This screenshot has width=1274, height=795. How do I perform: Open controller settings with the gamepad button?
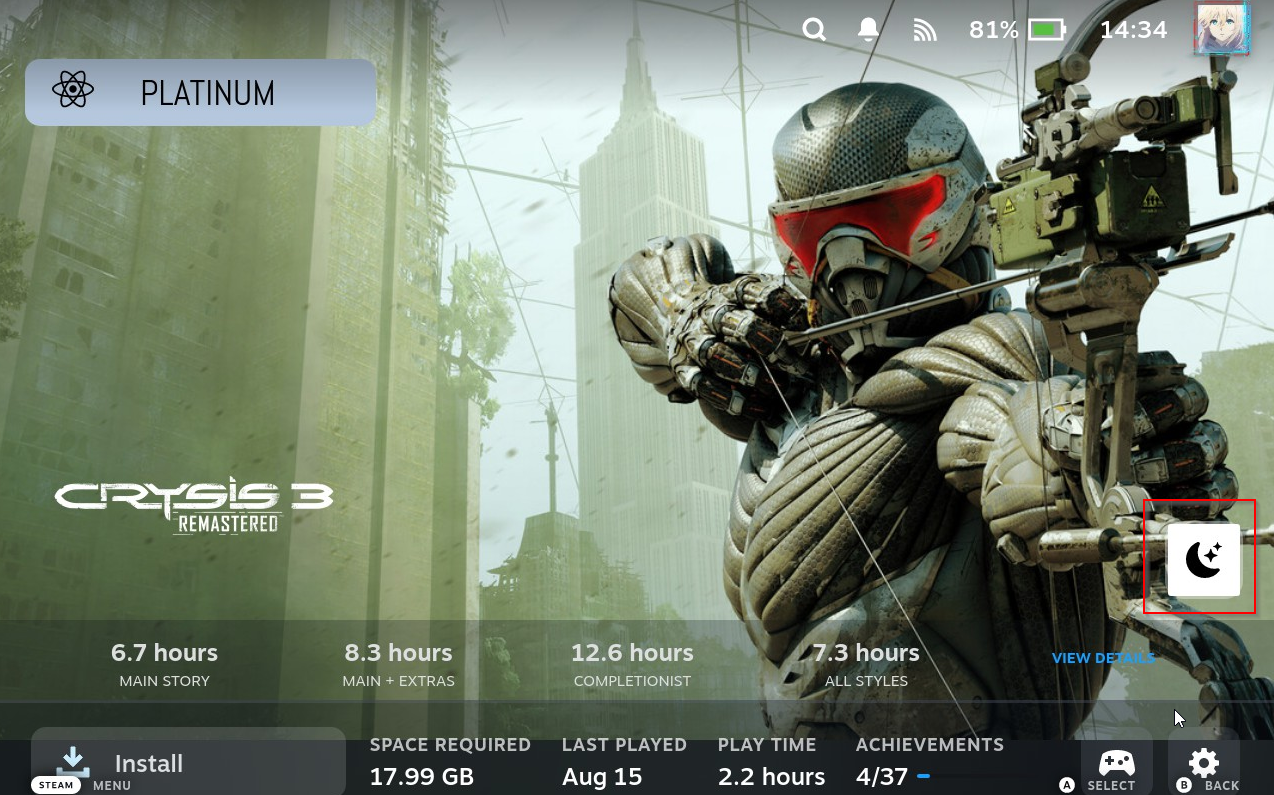(1116, 763)
